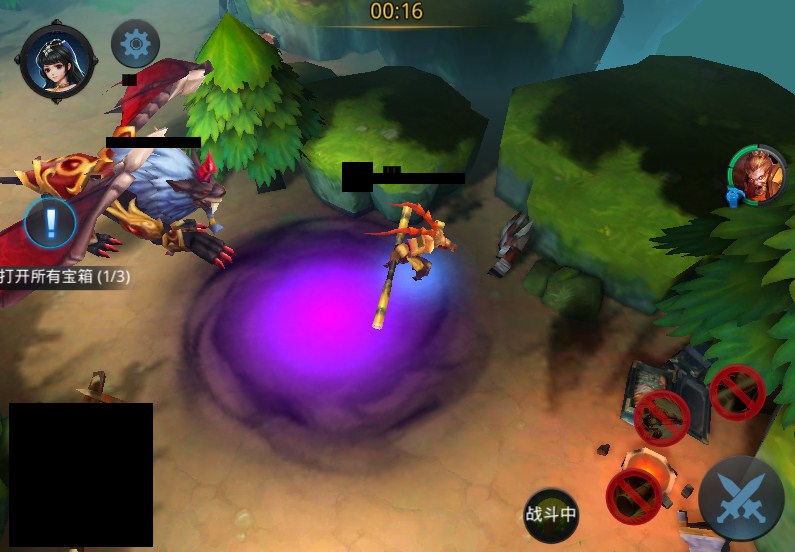Viewport: 795px width, 552px height.
Task: Tap the 战斗中 status button
Action: click(x=552, y=514)
